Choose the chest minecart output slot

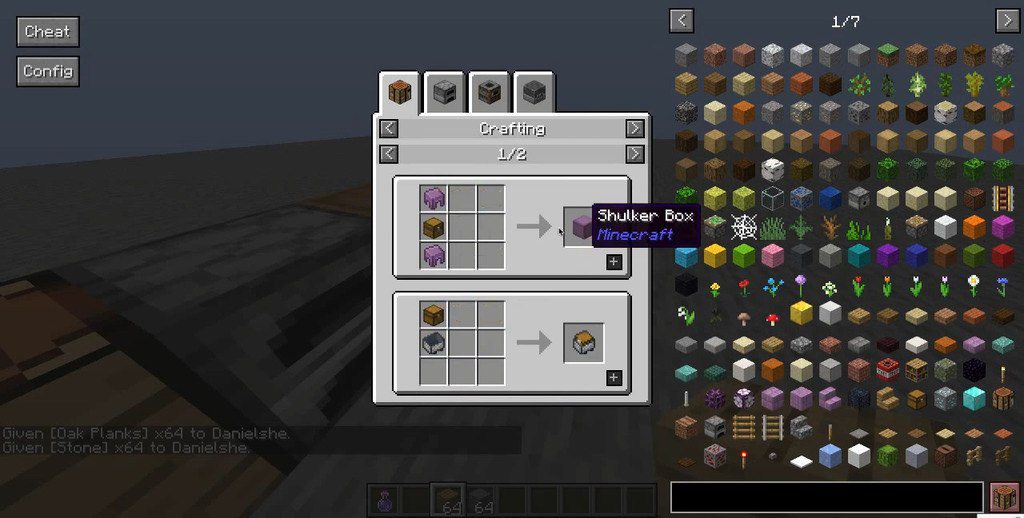[583, 343]
